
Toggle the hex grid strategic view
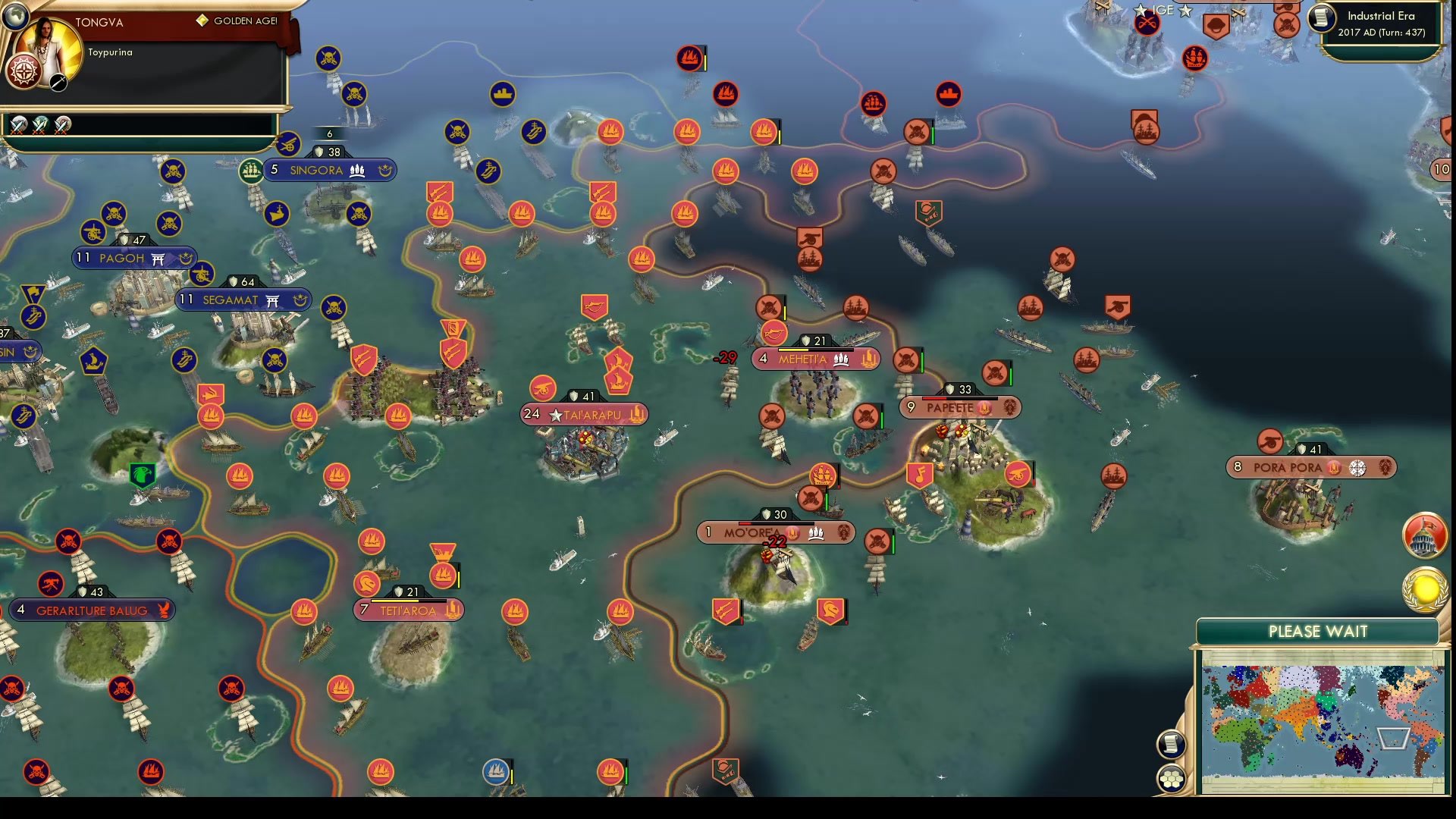[1172, 777]
